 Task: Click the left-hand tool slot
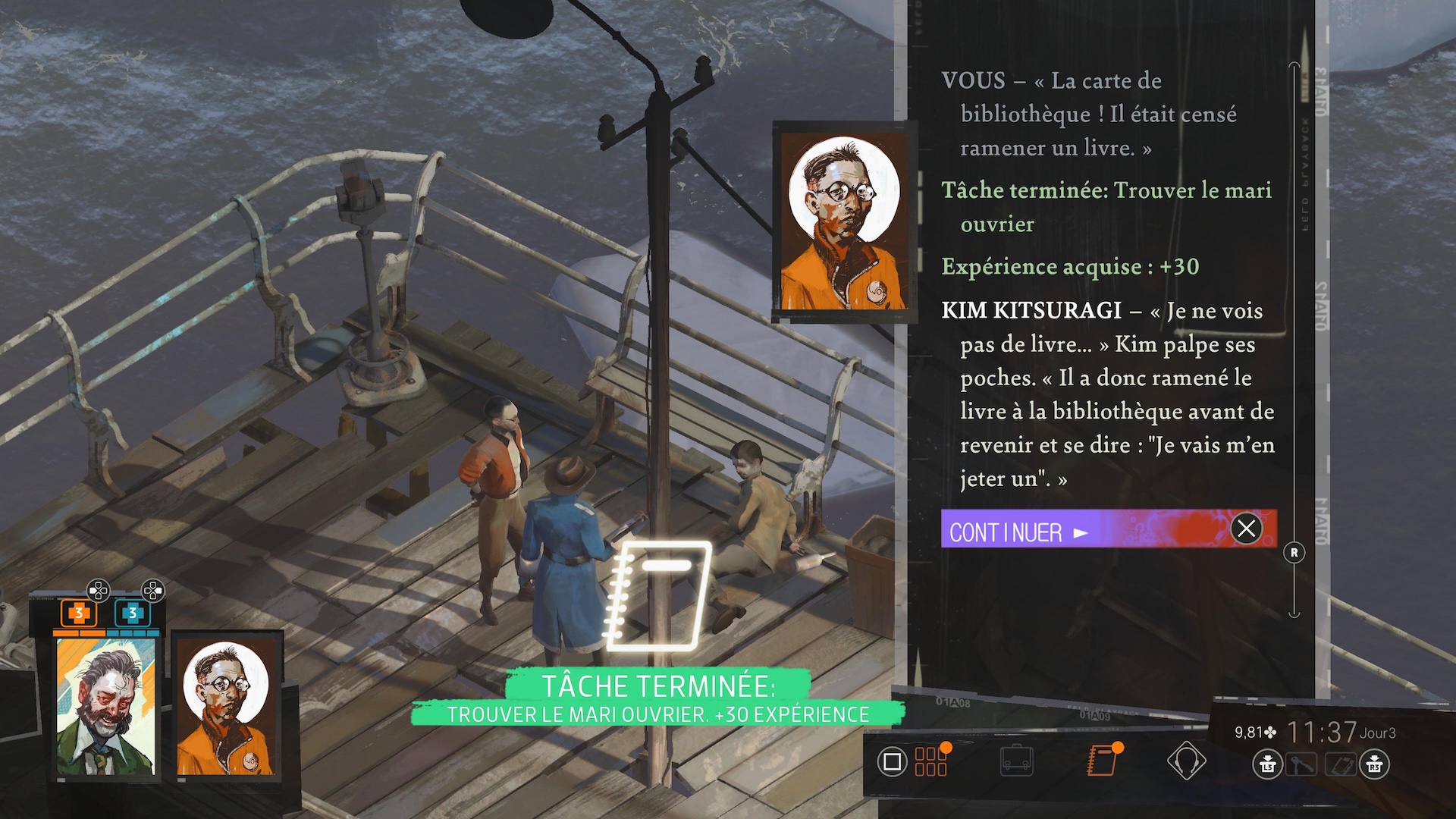tap(1301, 764)
